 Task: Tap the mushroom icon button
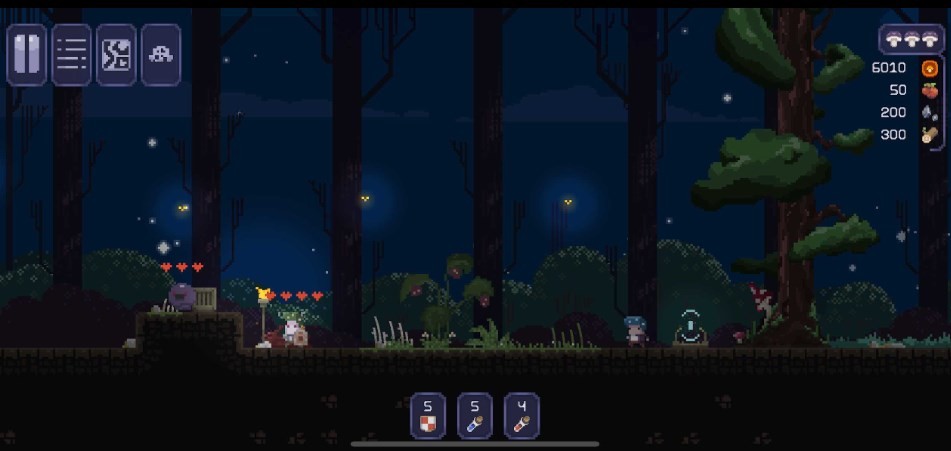160,55
